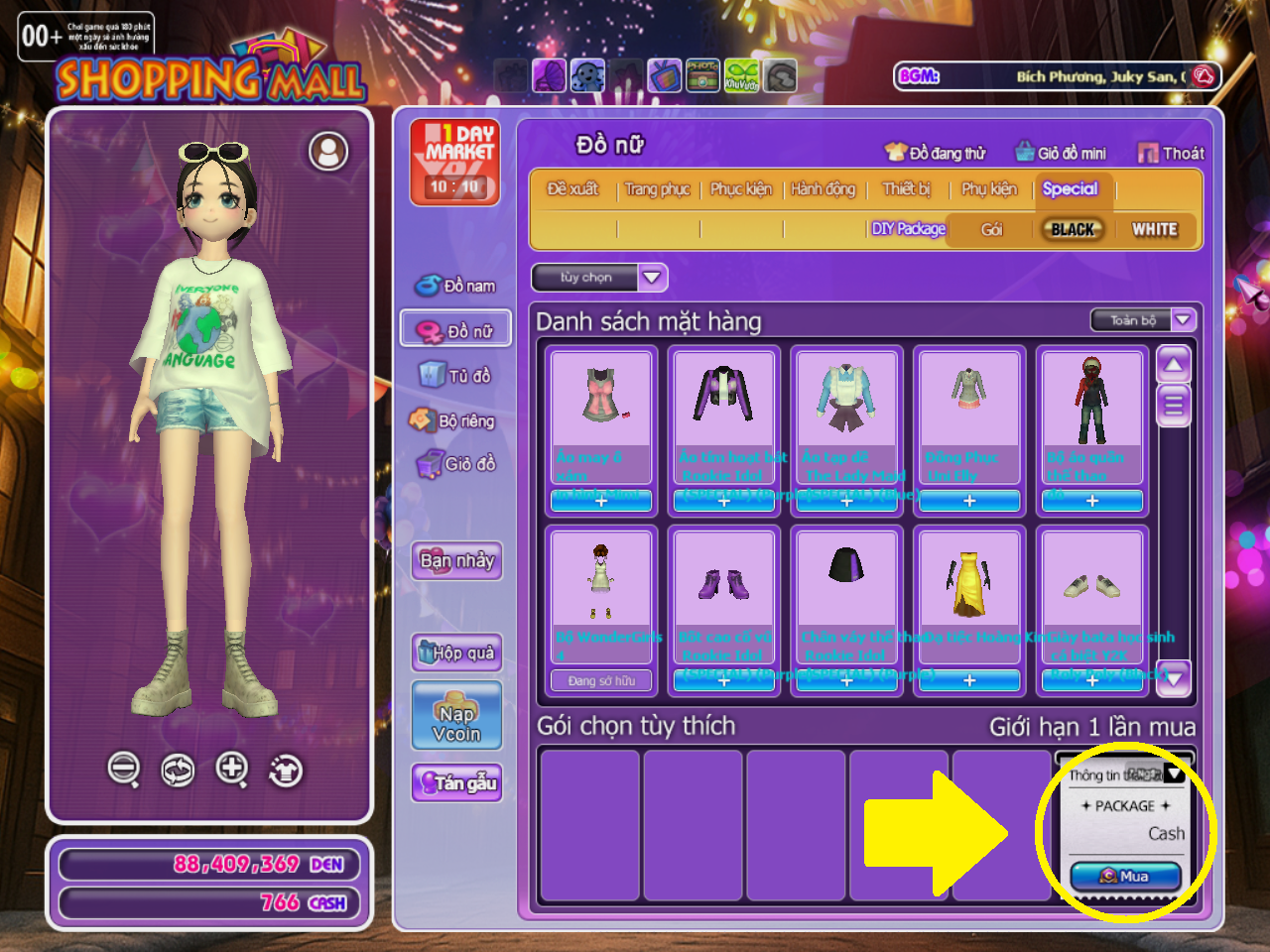This screenshot has height=952, width=1270.
Task: Click the Mua purchase button
Action: pos(1125,877)
